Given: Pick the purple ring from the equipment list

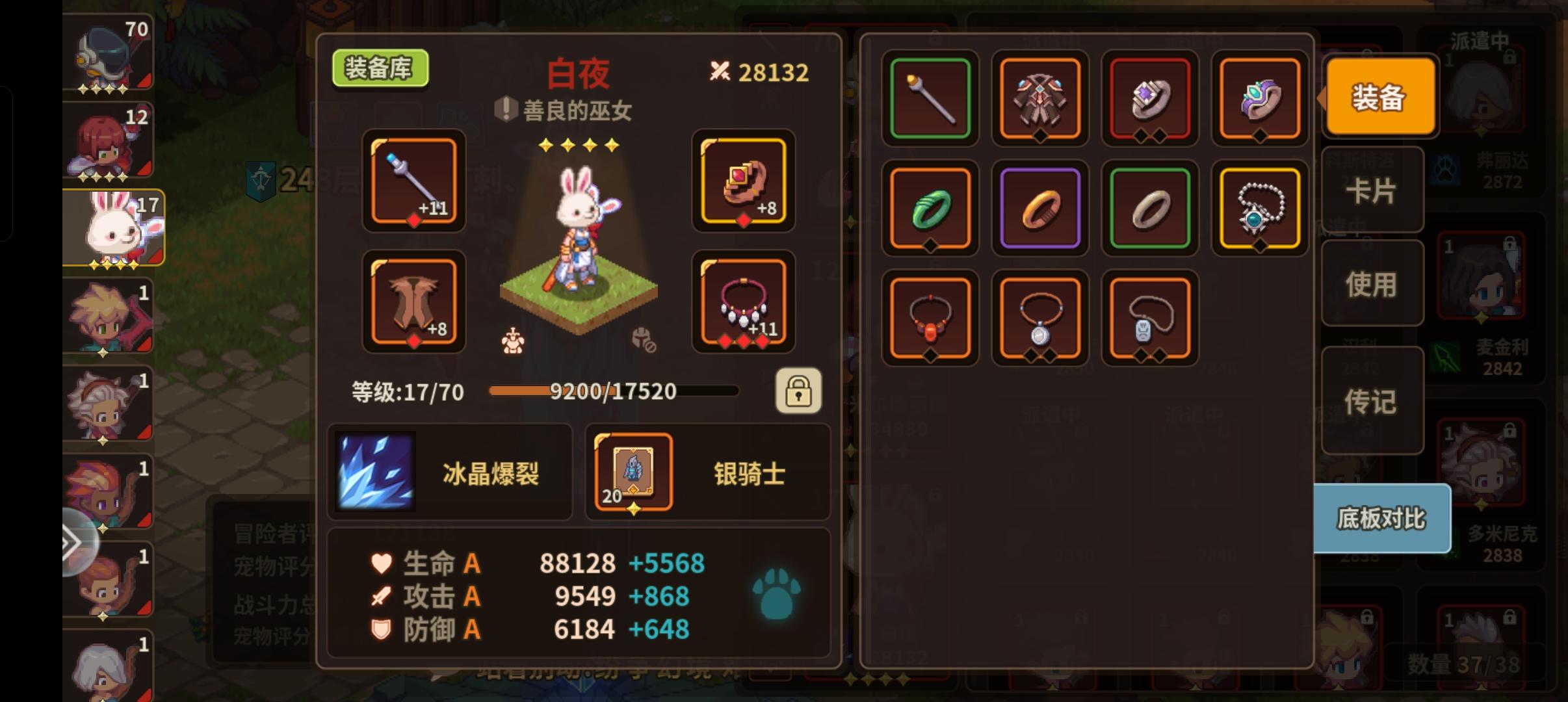Looking at the screenshot, I should point(1040,208).
